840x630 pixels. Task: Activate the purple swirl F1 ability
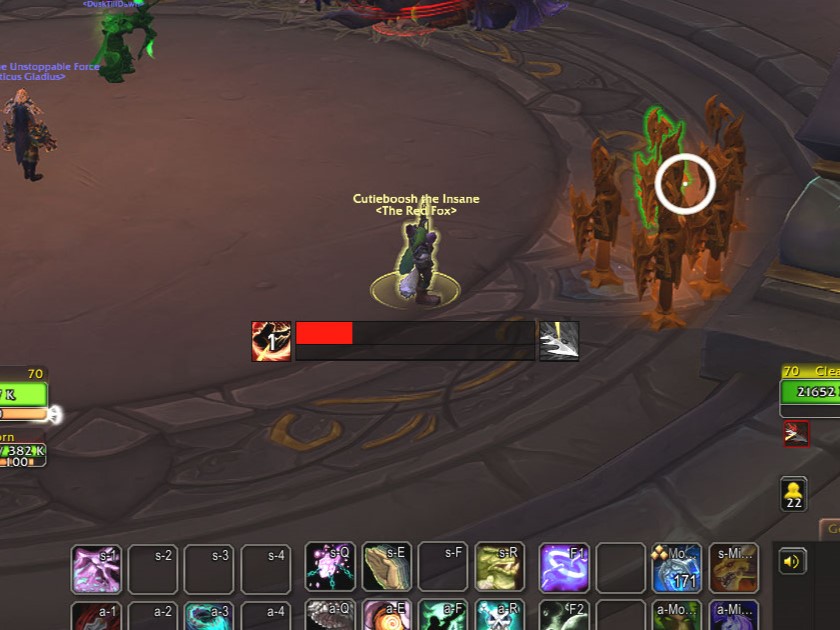564,568
